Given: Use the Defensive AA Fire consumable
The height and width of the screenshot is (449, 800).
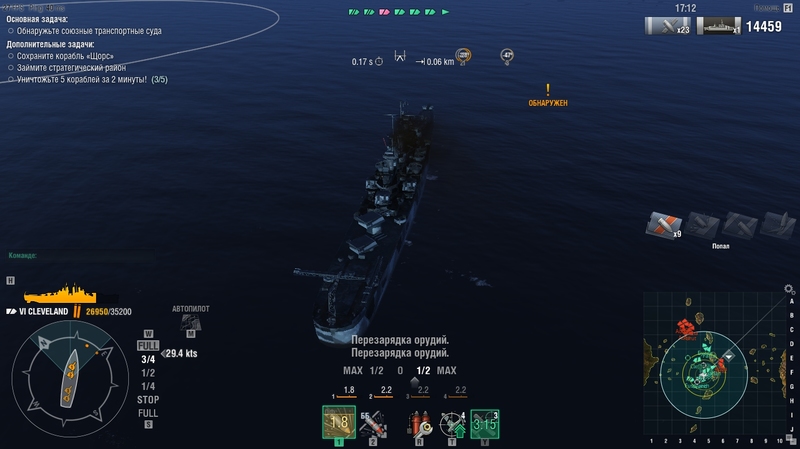Looking at the screenshot, I should click(x=454, y=425).
